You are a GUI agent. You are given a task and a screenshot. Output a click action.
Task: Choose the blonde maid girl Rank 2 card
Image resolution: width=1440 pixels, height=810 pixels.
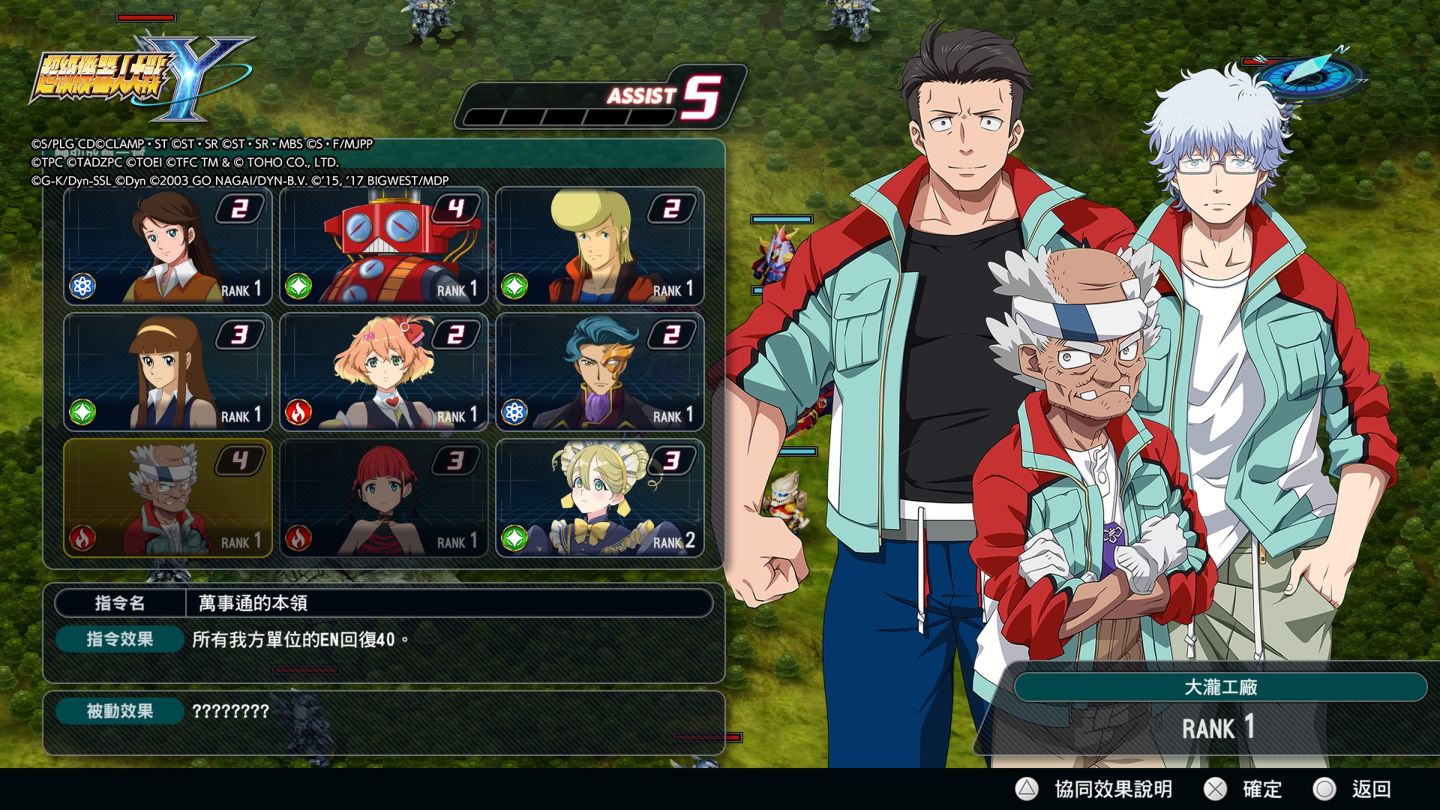[600, 498]
